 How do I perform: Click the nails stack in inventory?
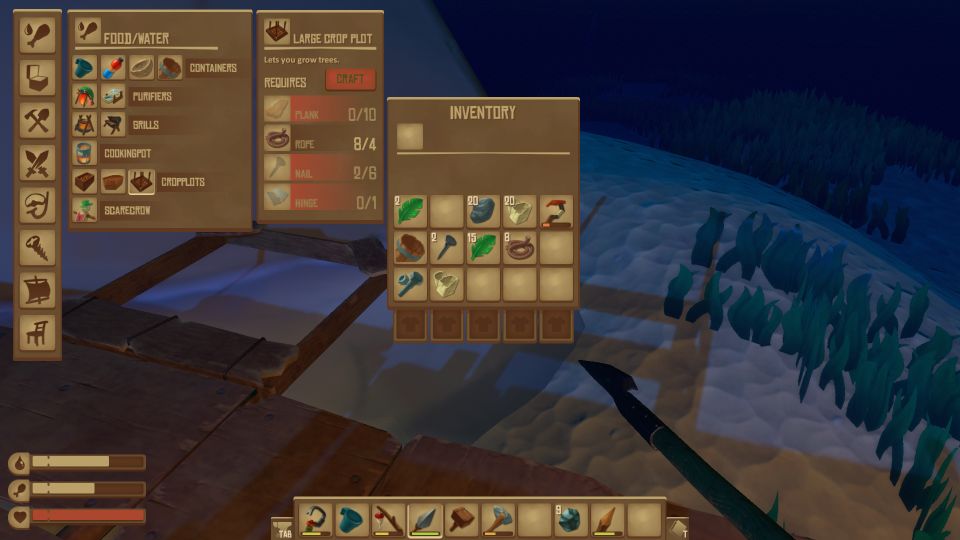[x=447, y=247]
